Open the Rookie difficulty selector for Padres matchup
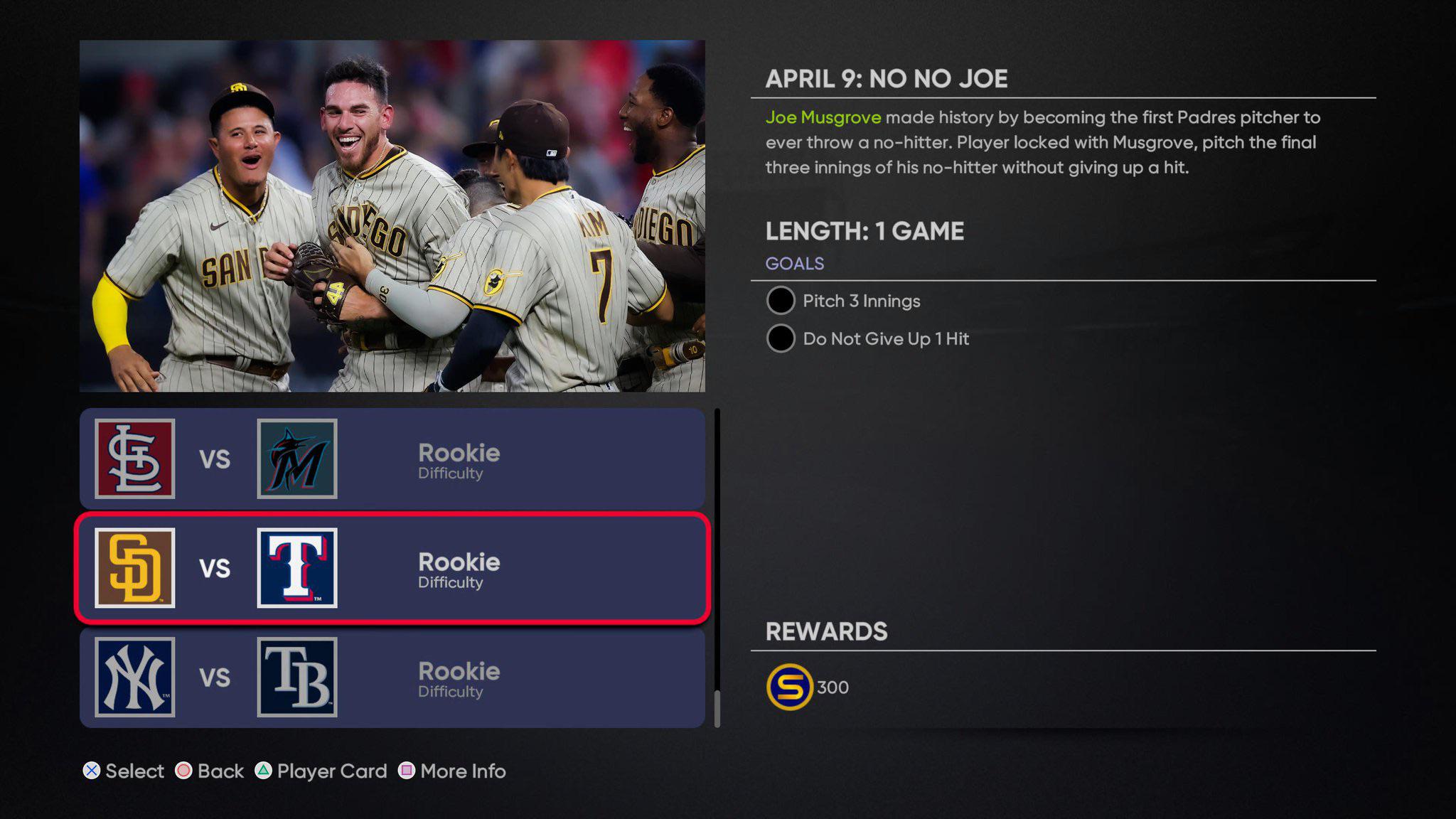This screenshot has width=1456, height=819. (459, 571)
